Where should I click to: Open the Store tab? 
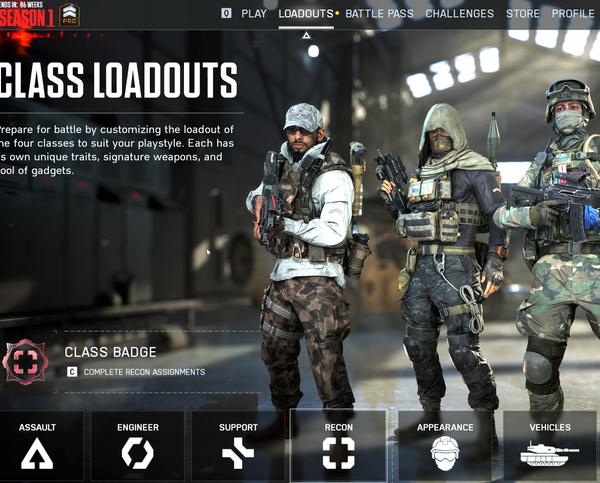(522, 14)
